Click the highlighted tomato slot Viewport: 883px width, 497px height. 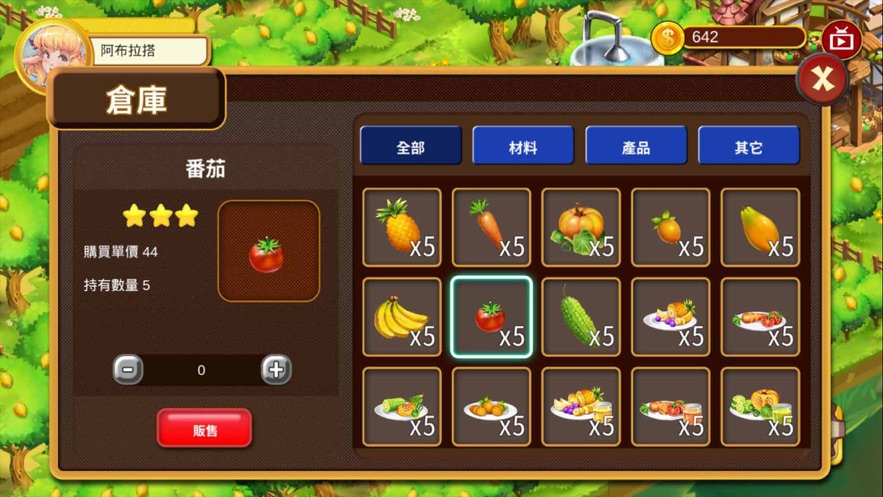(x=491, y=317)
